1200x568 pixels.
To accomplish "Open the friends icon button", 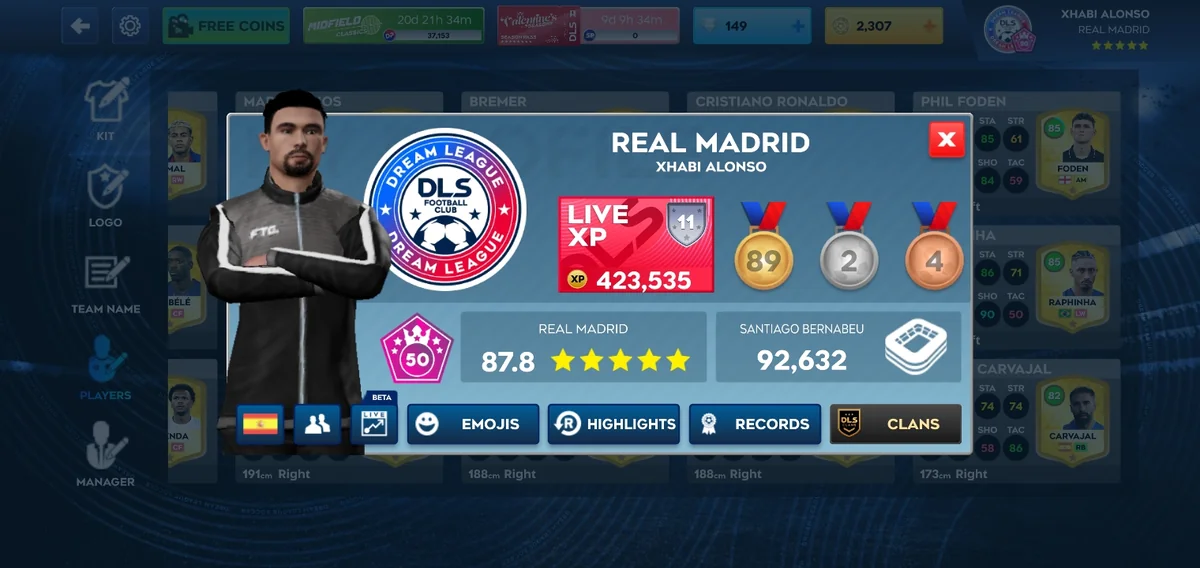I will (317, 424).
